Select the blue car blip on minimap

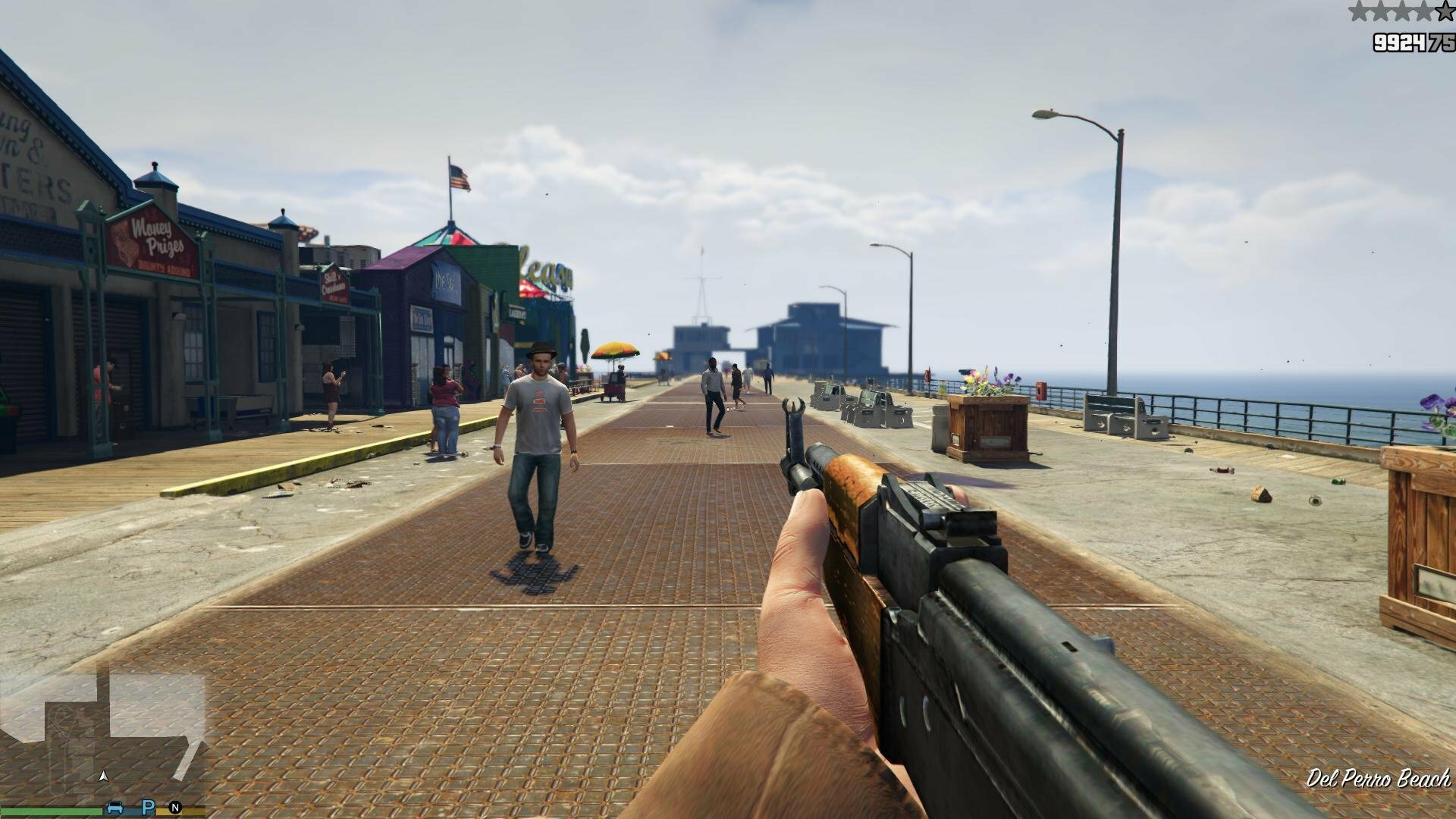tap(115, 807)
